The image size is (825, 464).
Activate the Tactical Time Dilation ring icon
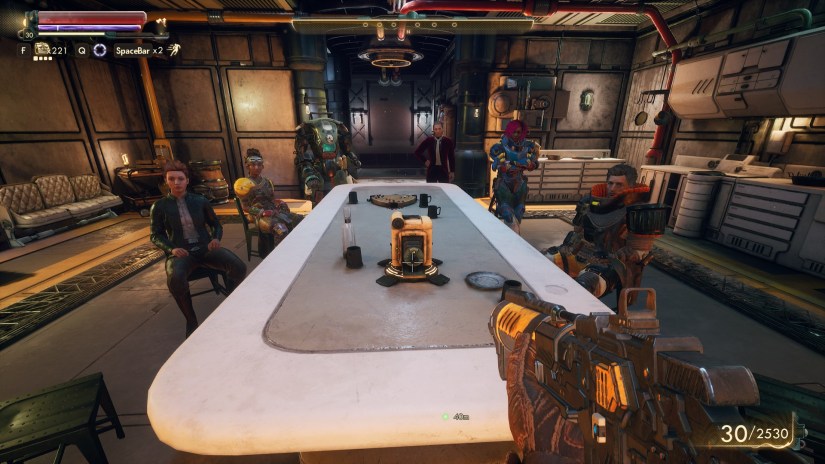99,49
